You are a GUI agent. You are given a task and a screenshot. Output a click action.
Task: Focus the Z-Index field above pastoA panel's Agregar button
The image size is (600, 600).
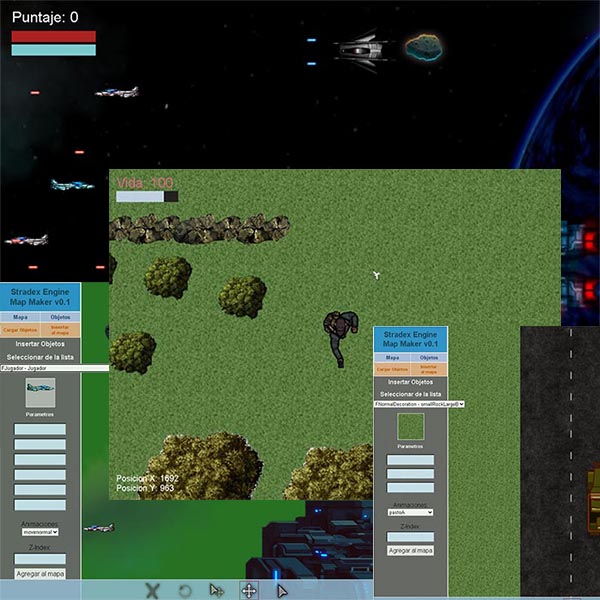410,537
